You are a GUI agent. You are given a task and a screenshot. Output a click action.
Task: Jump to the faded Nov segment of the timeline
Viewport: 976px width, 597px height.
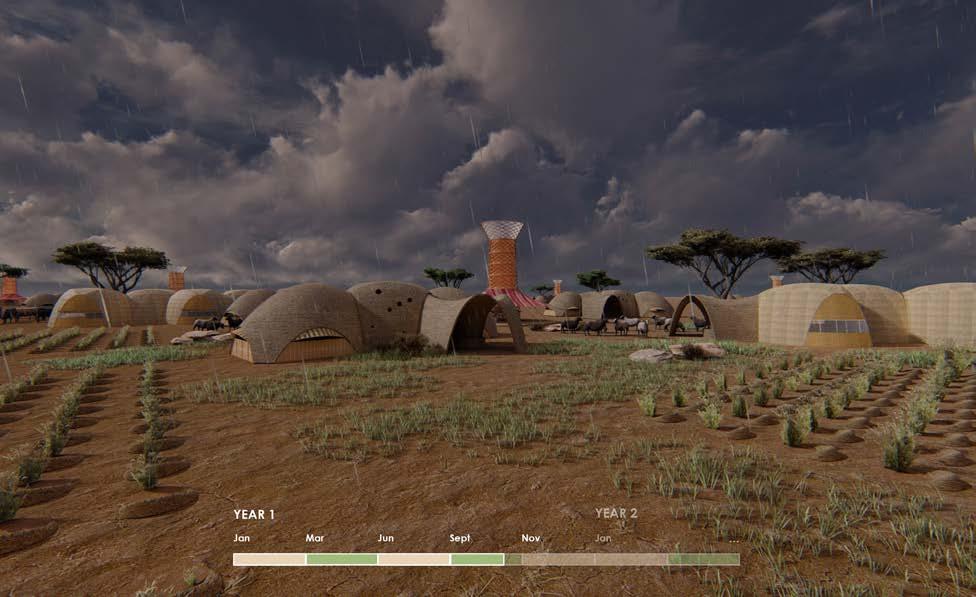tap(558, 559)
